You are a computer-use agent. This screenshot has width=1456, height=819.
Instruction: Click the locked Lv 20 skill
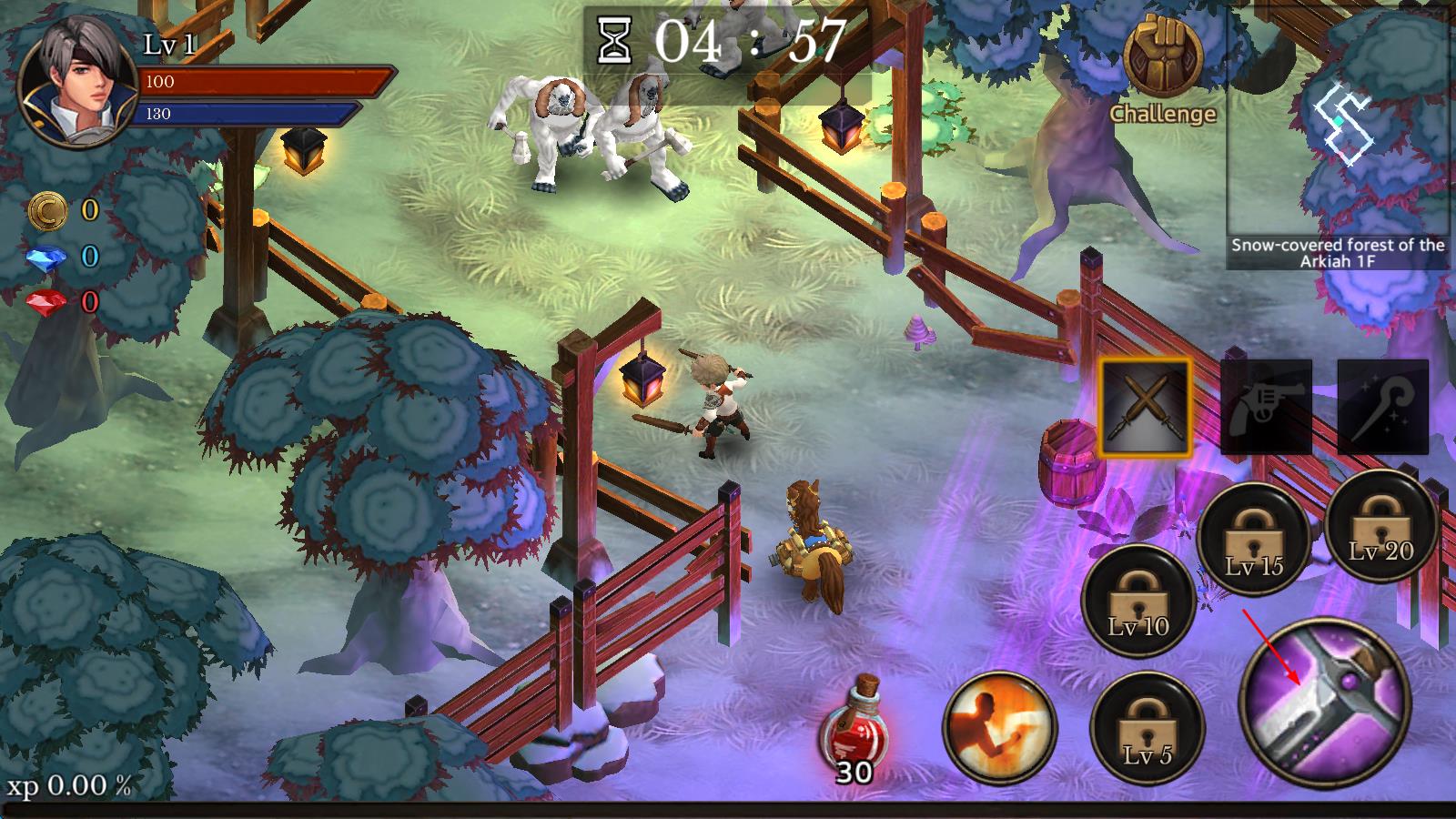point(1380,528)
